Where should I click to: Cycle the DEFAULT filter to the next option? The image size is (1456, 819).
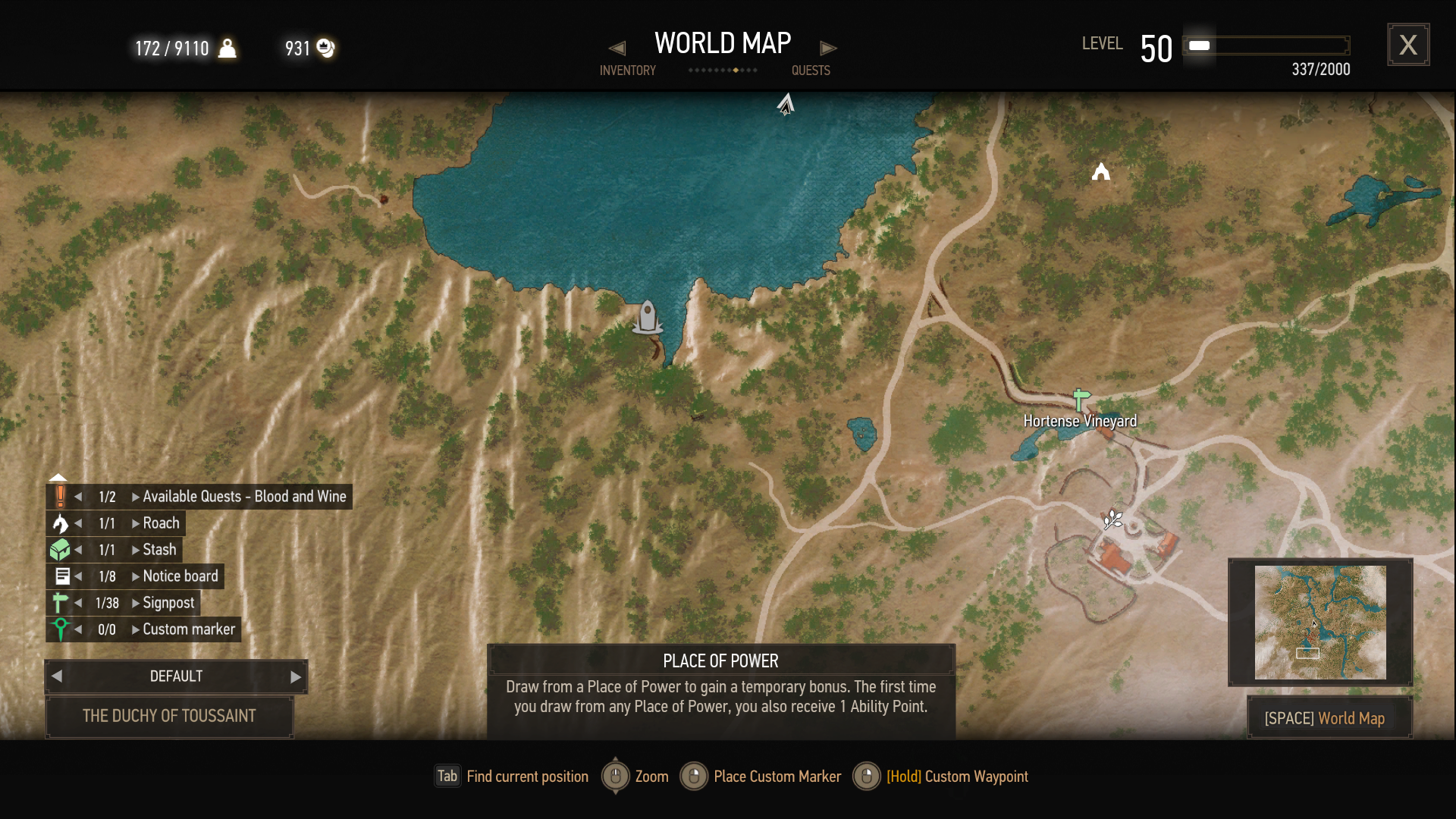pos(296,677)
